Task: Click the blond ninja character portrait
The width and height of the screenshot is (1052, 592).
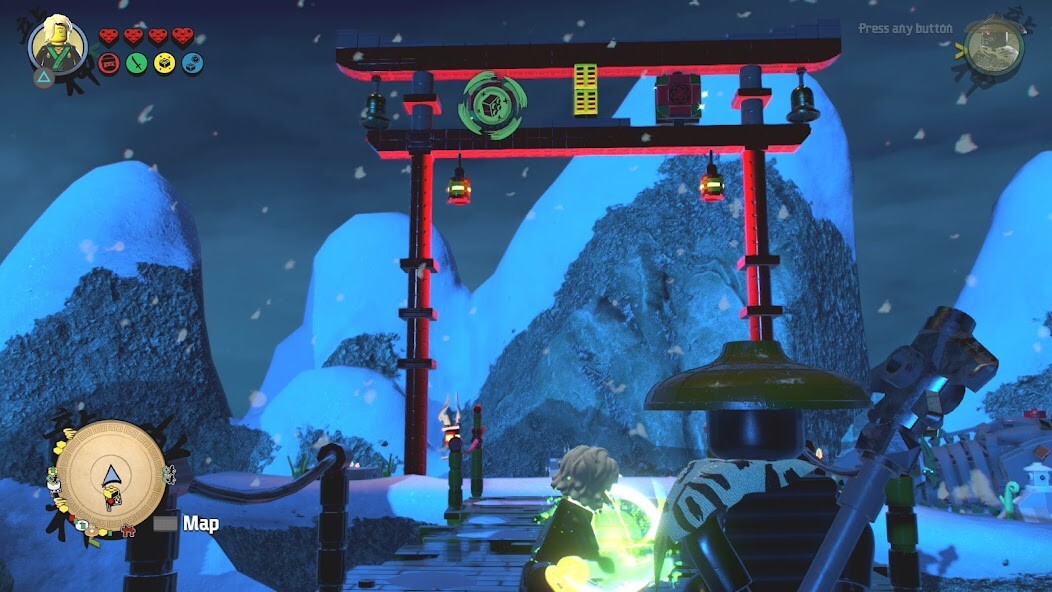Action: (57, 45)
